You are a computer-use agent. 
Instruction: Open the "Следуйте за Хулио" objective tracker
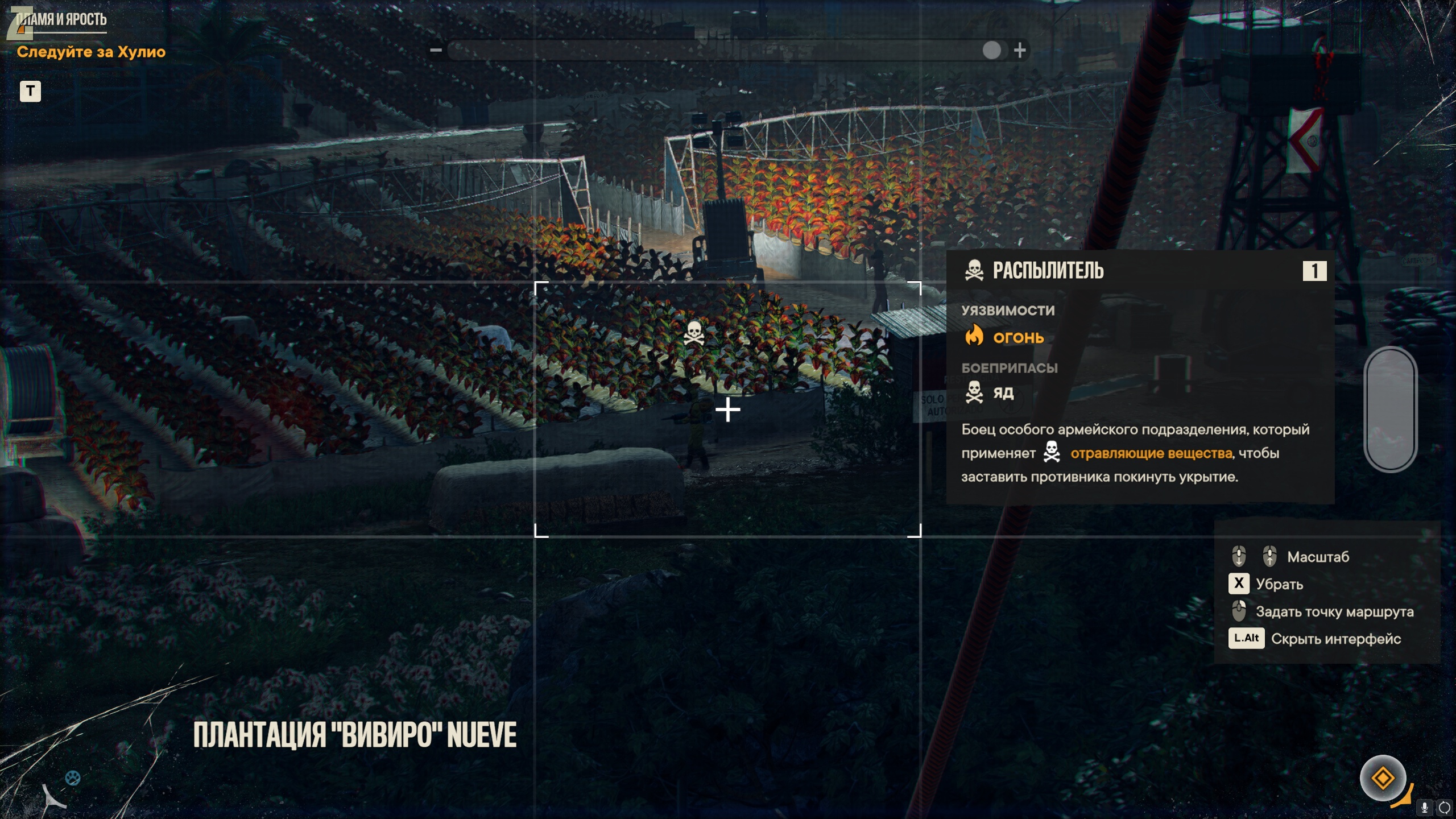point(91,52)
